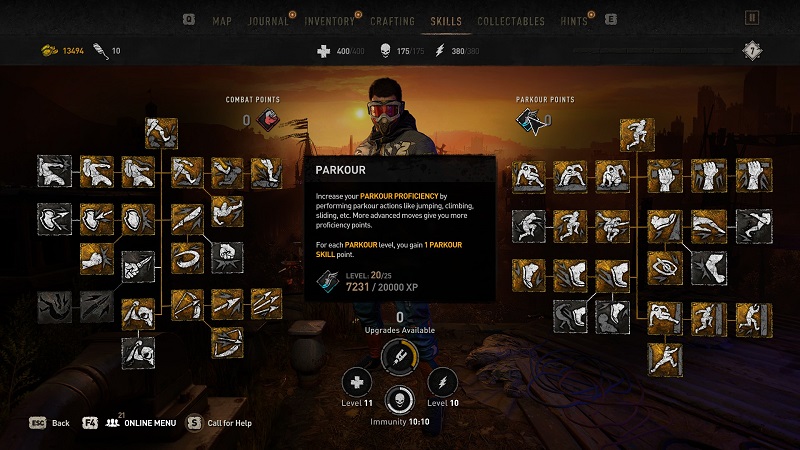Click the inhibitor upgrades icon above the skull
Image resolution: width=800 pixels, height=450 pixels.
[400, 357]
